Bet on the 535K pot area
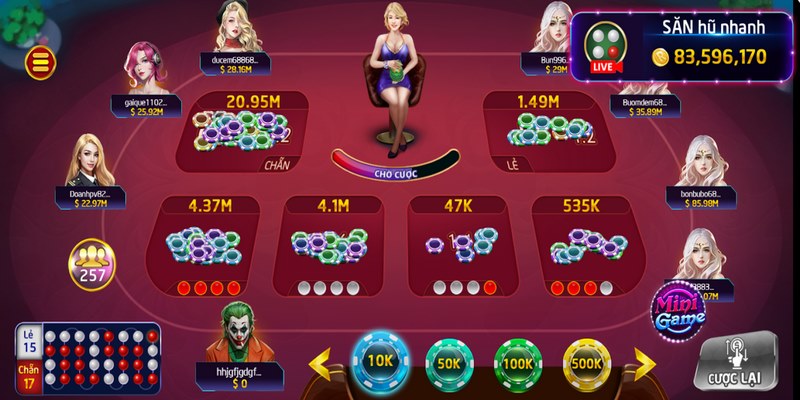The width and height of the screenshot is (800, 400). coord(581,247)
